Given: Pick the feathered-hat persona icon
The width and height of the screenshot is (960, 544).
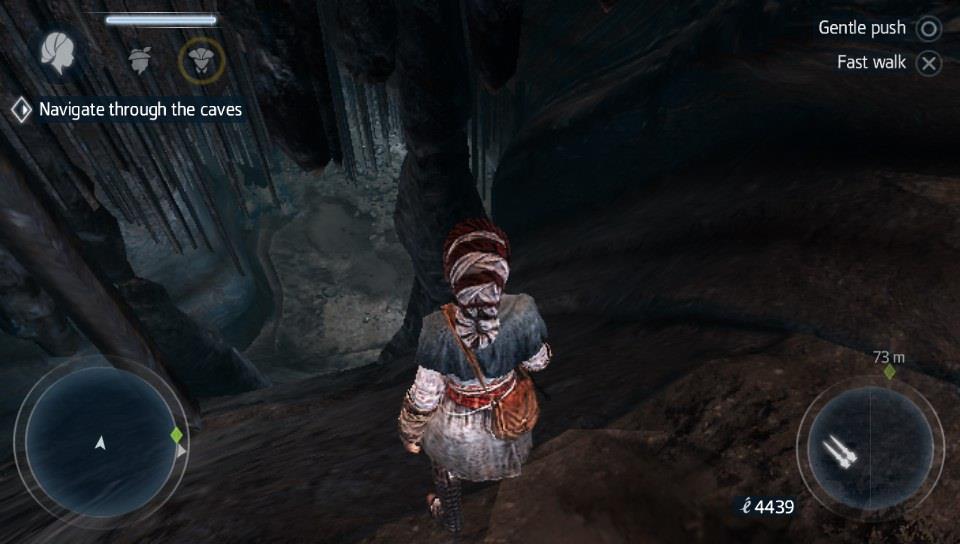Looking at the screenshot, I should [x=139, y=59].
